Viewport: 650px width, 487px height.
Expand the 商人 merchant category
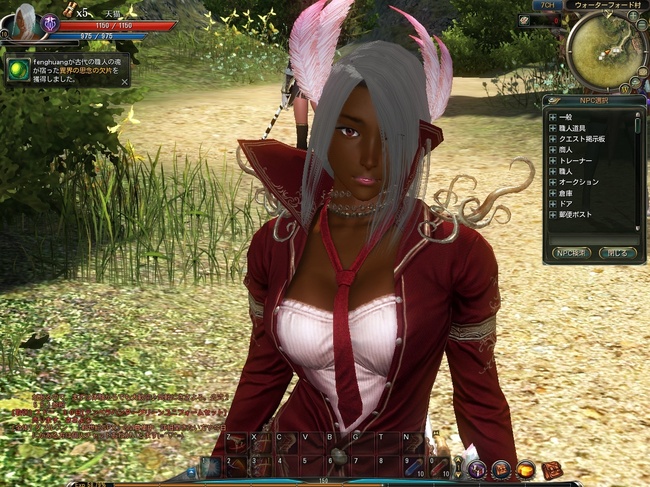click(x=552, y=150)
